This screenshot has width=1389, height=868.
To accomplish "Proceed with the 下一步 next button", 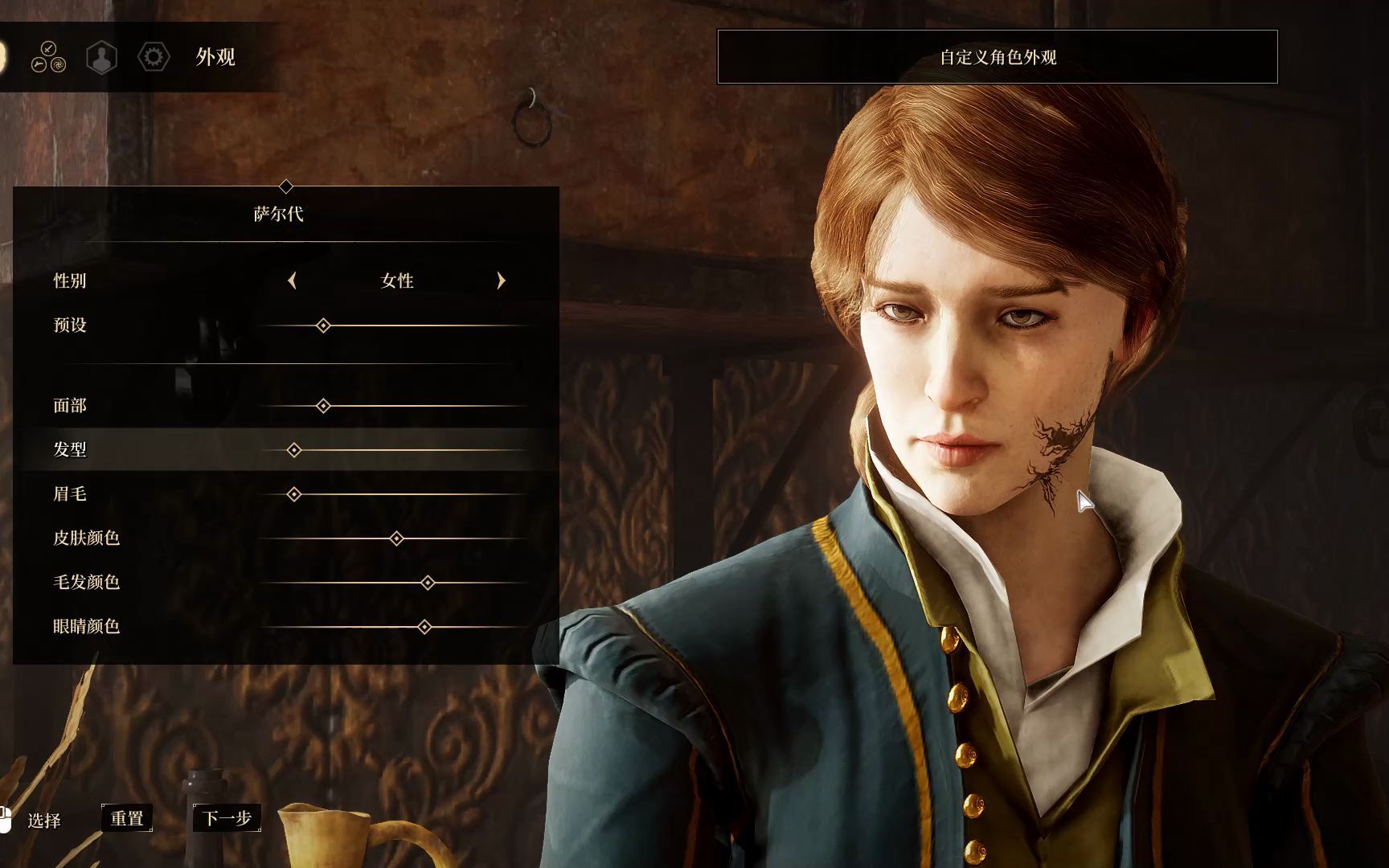I will point(227,818).
